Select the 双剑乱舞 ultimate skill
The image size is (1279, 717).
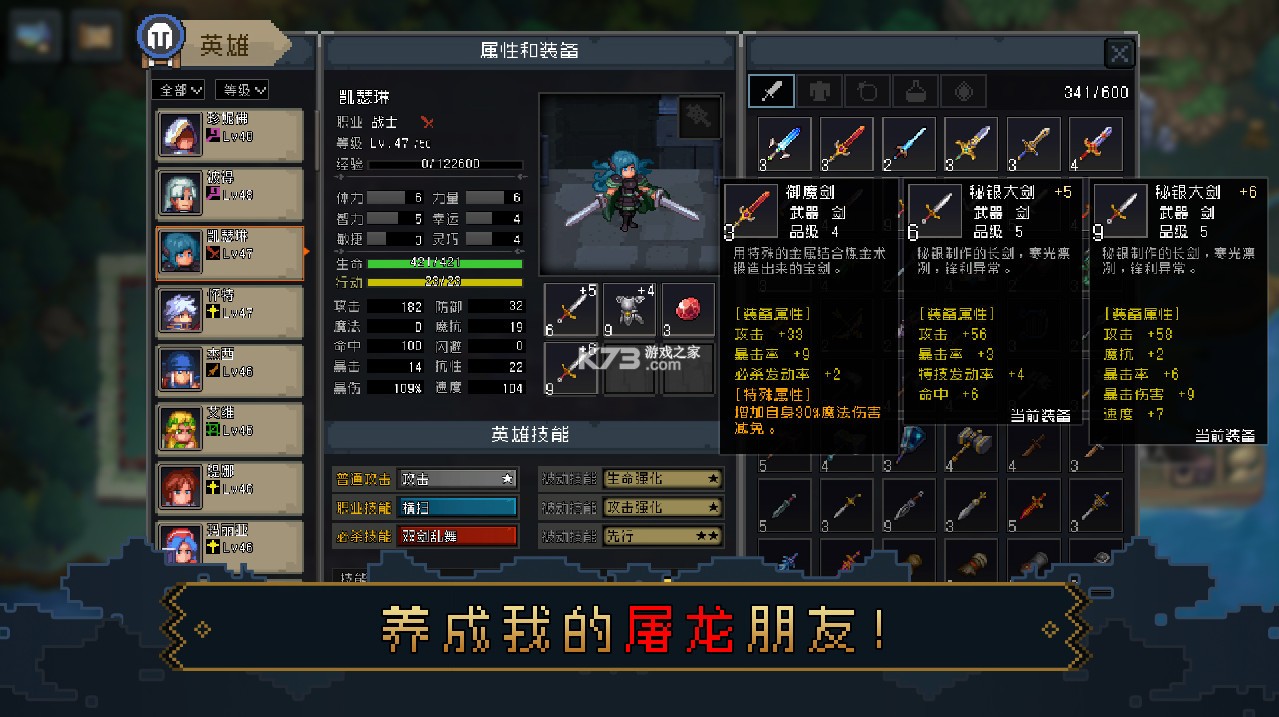coord(457,536)
